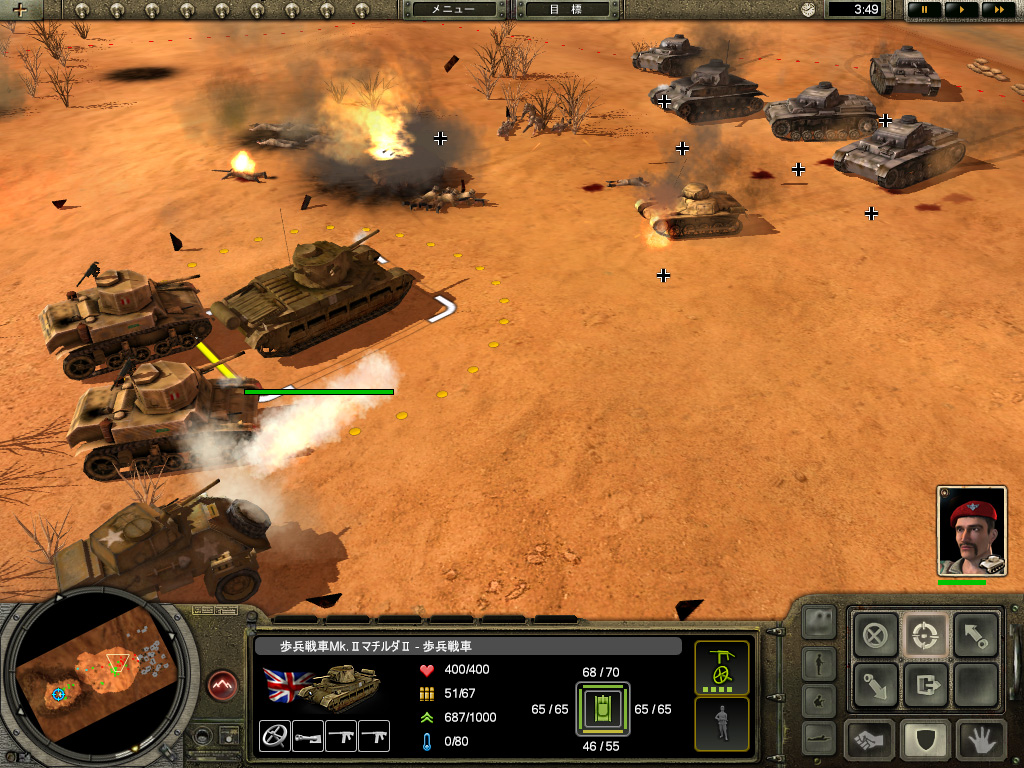Choose the arrow-up-left move command

coord(974,634)
